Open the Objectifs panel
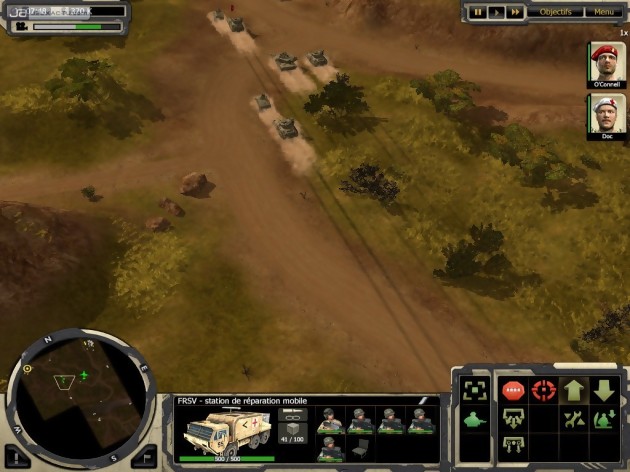 coord(556,12)
